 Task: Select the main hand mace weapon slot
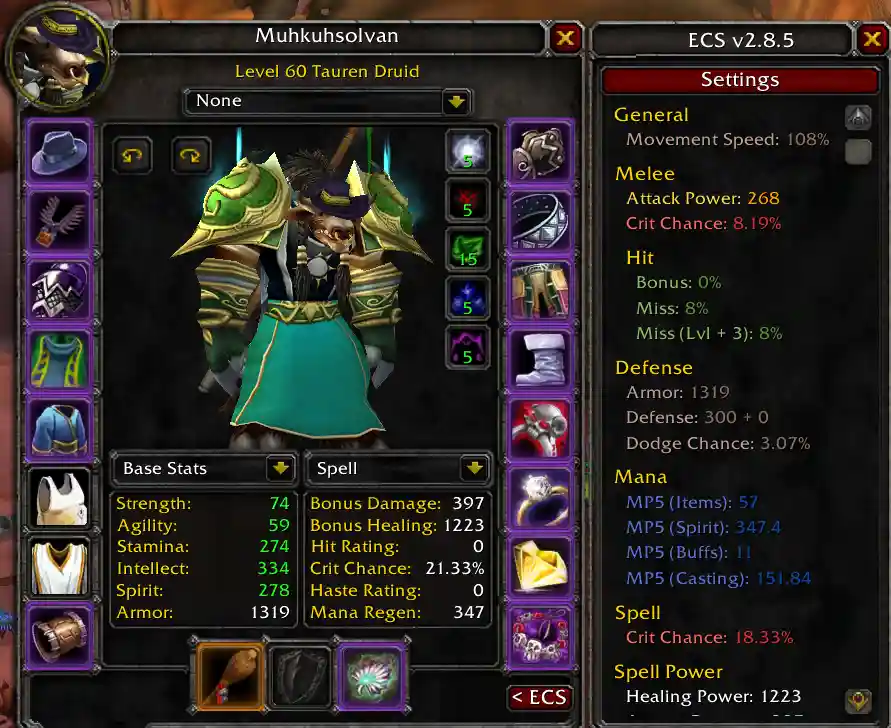(230, 675)
